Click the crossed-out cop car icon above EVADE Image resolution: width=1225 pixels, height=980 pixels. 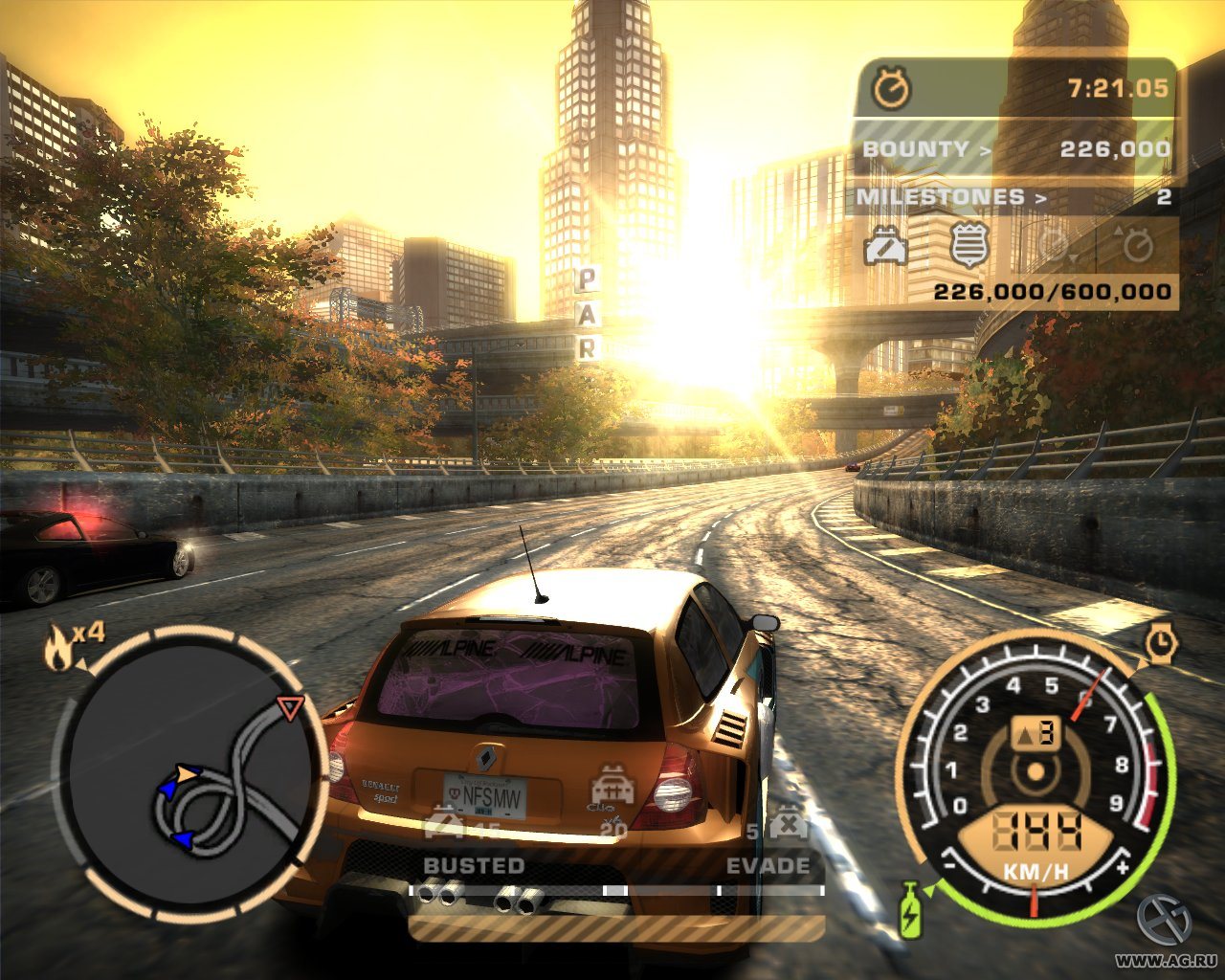(787, 825)
